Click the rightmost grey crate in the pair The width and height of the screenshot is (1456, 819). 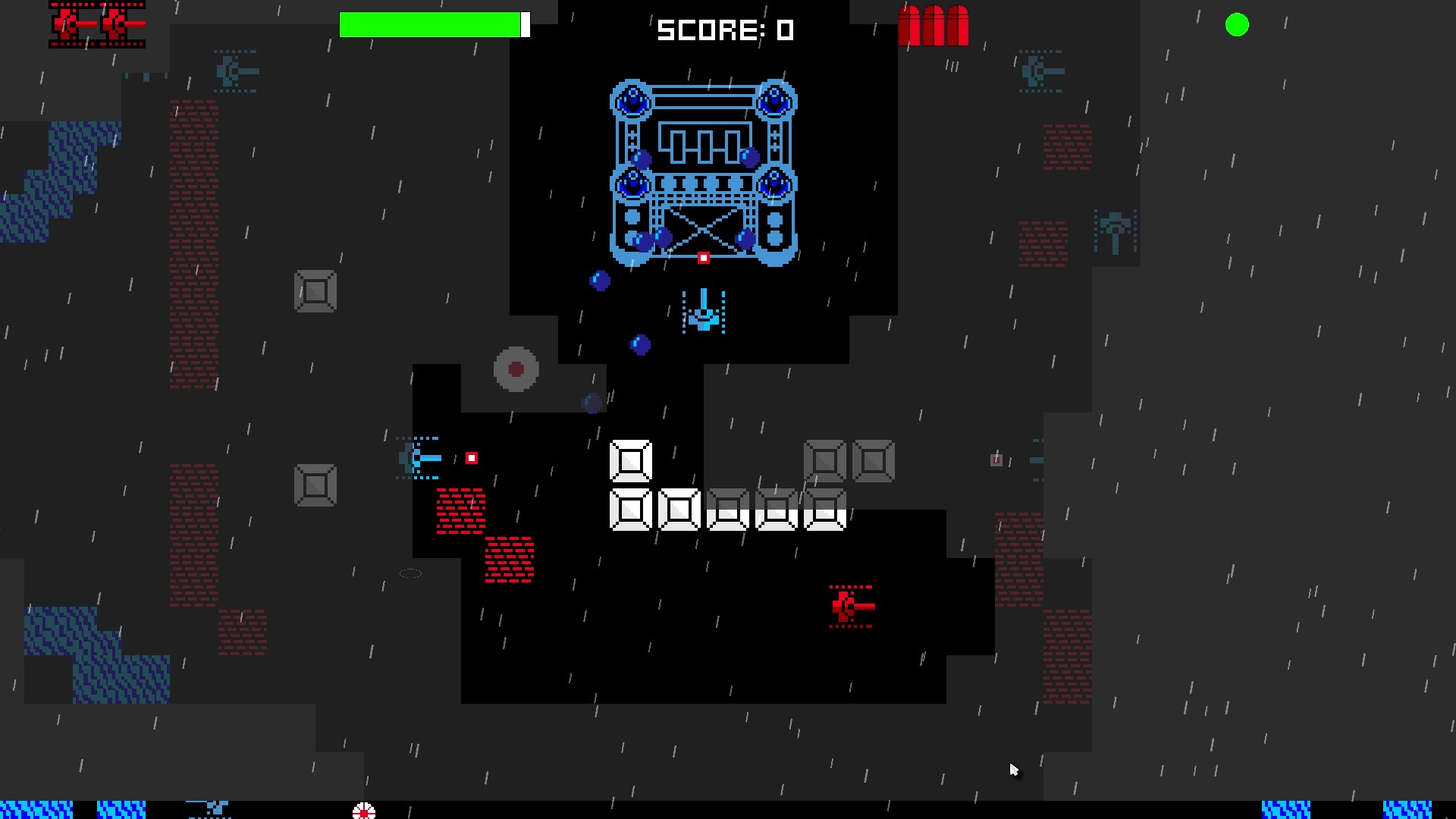pos(874,460)
